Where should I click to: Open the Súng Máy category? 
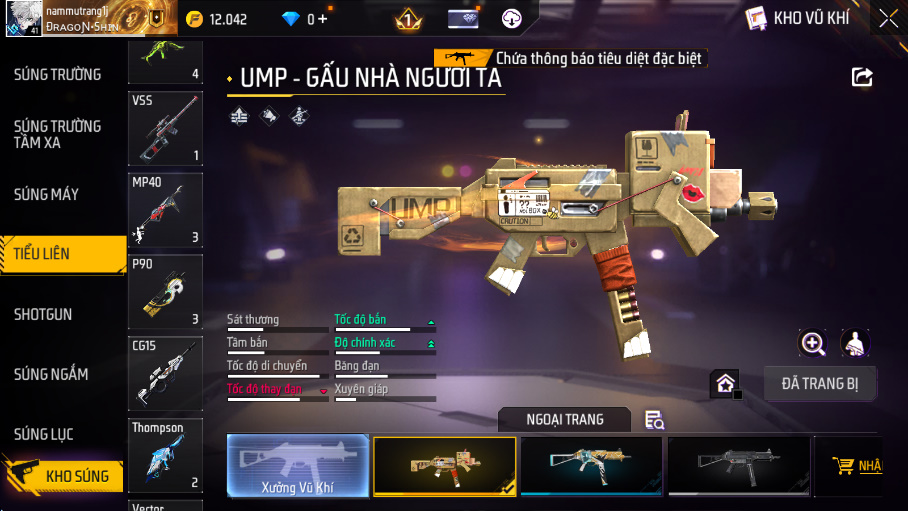[46, 194]
